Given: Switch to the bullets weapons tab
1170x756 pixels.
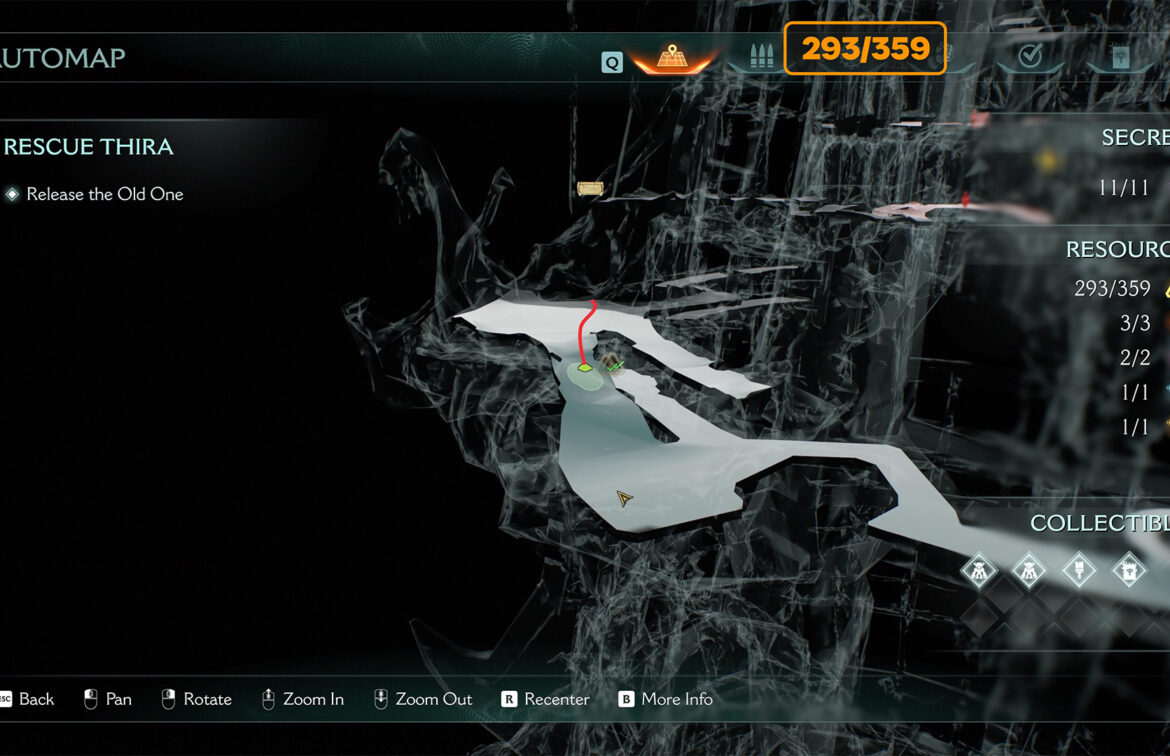Looking at the screenshot, I should 761,57.
